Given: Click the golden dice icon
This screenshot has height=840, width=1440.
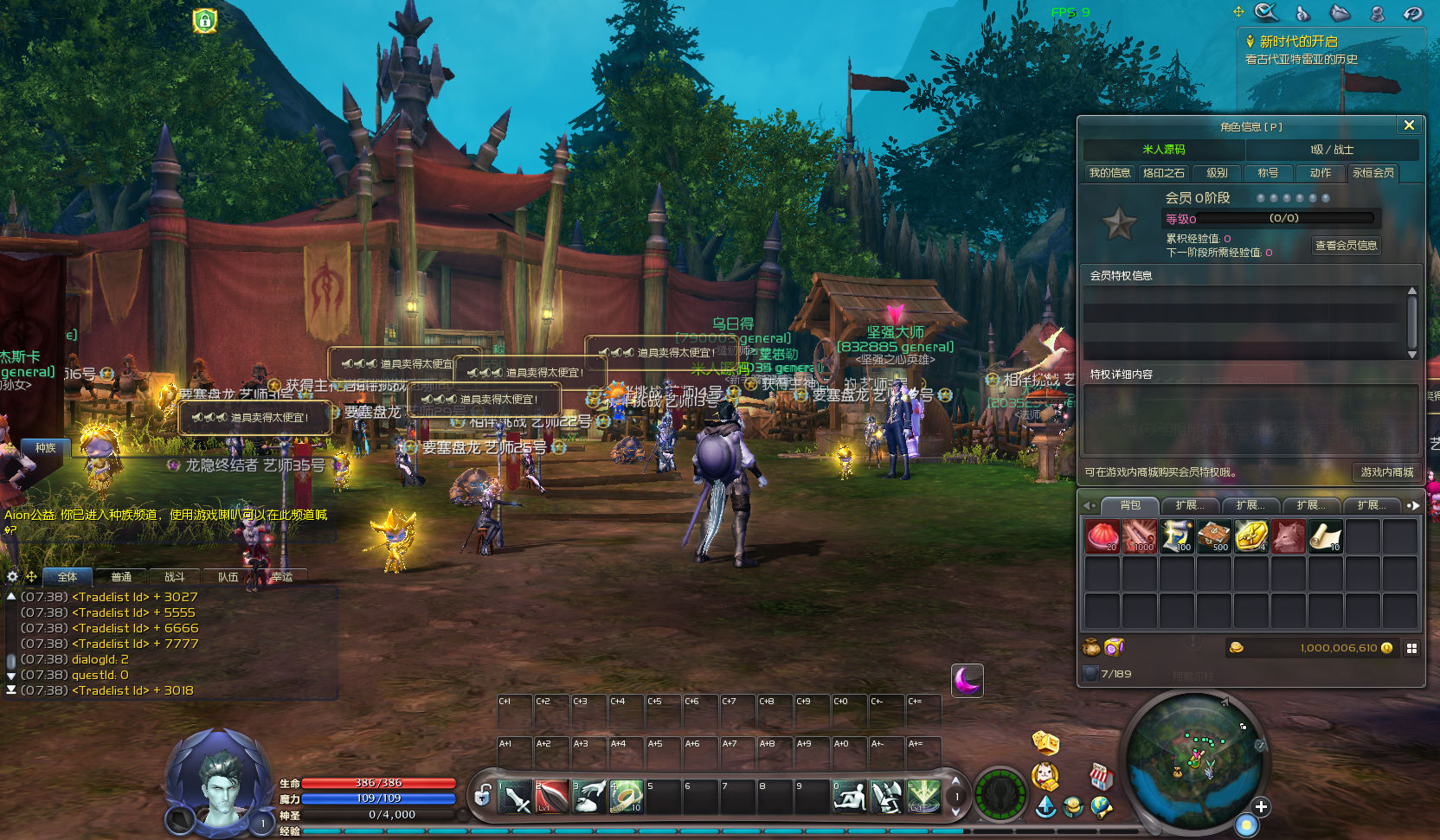Looking at the screenshot, I should pos(1045,742).
